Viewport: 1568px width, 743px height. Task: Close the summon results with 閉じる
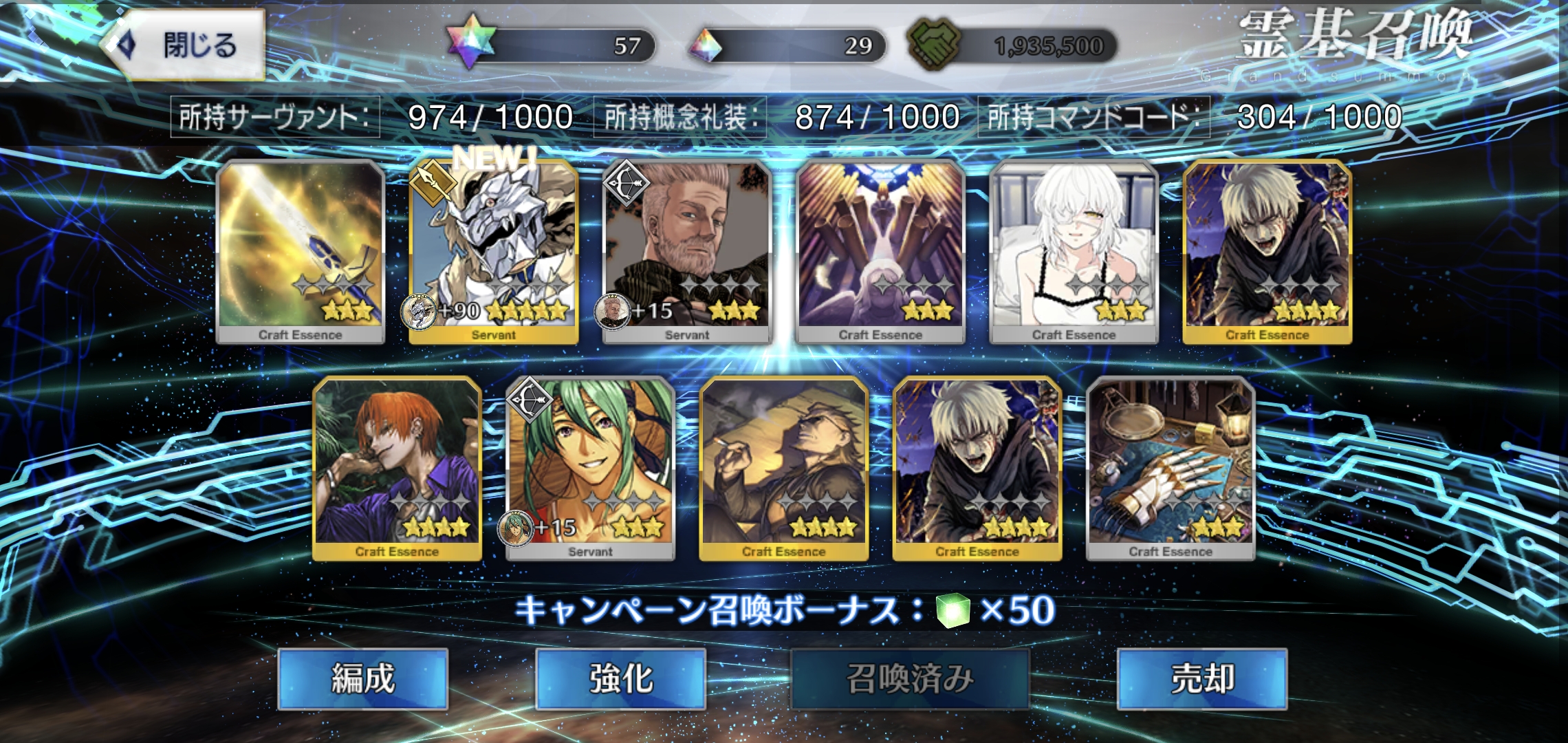(x=184, y=45)
